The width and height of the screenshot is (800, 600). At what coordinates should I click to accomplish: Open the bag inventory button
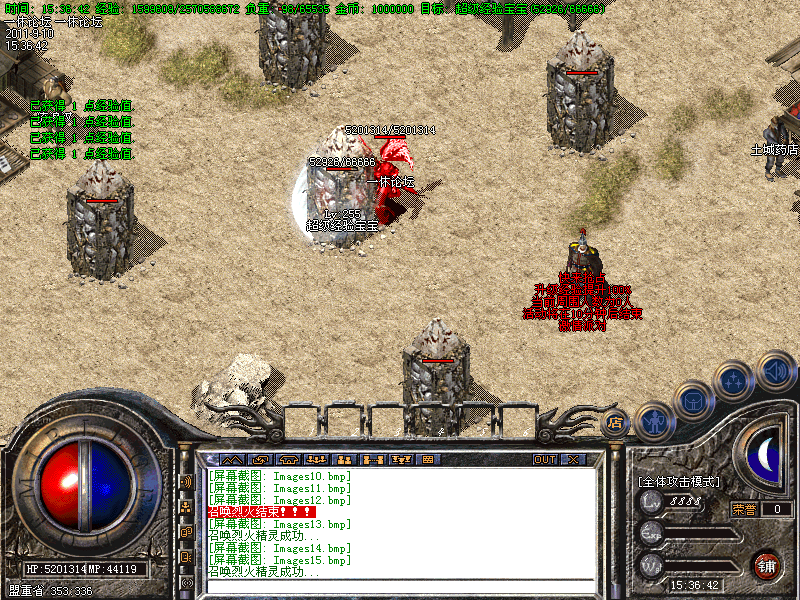694,401
